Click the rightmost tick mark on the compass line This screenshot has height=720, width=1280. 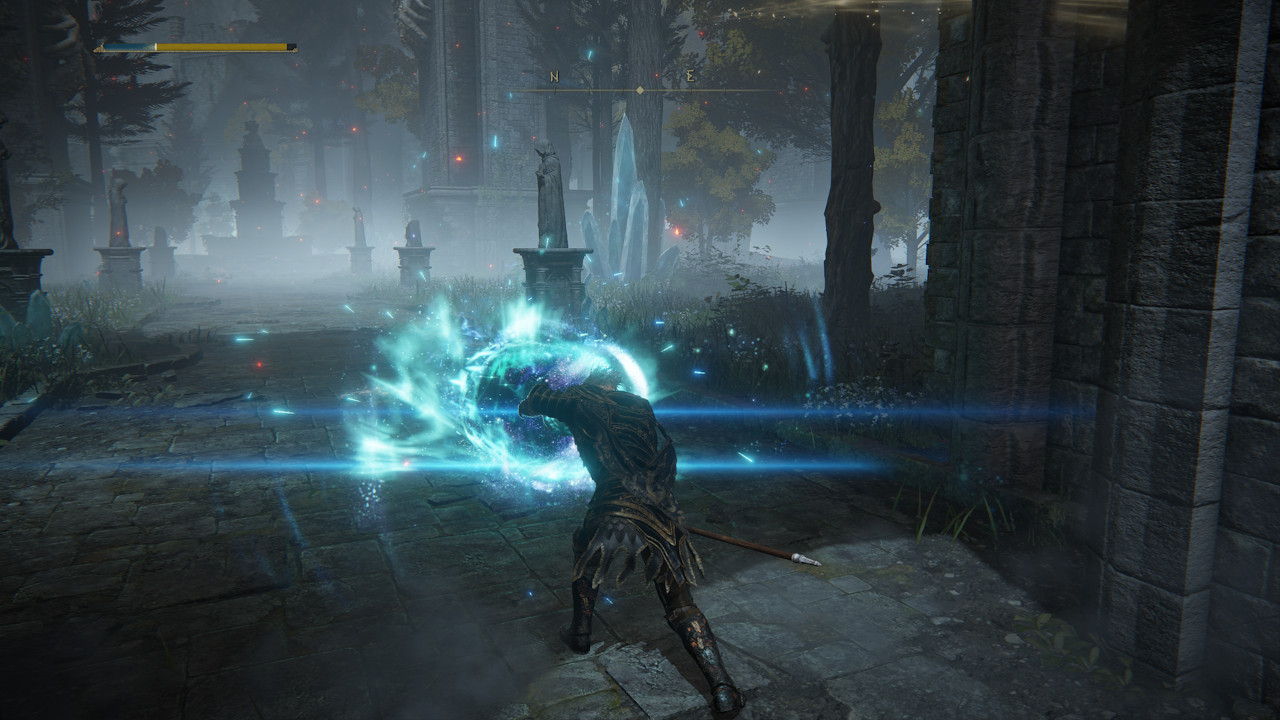coord(724,92)
